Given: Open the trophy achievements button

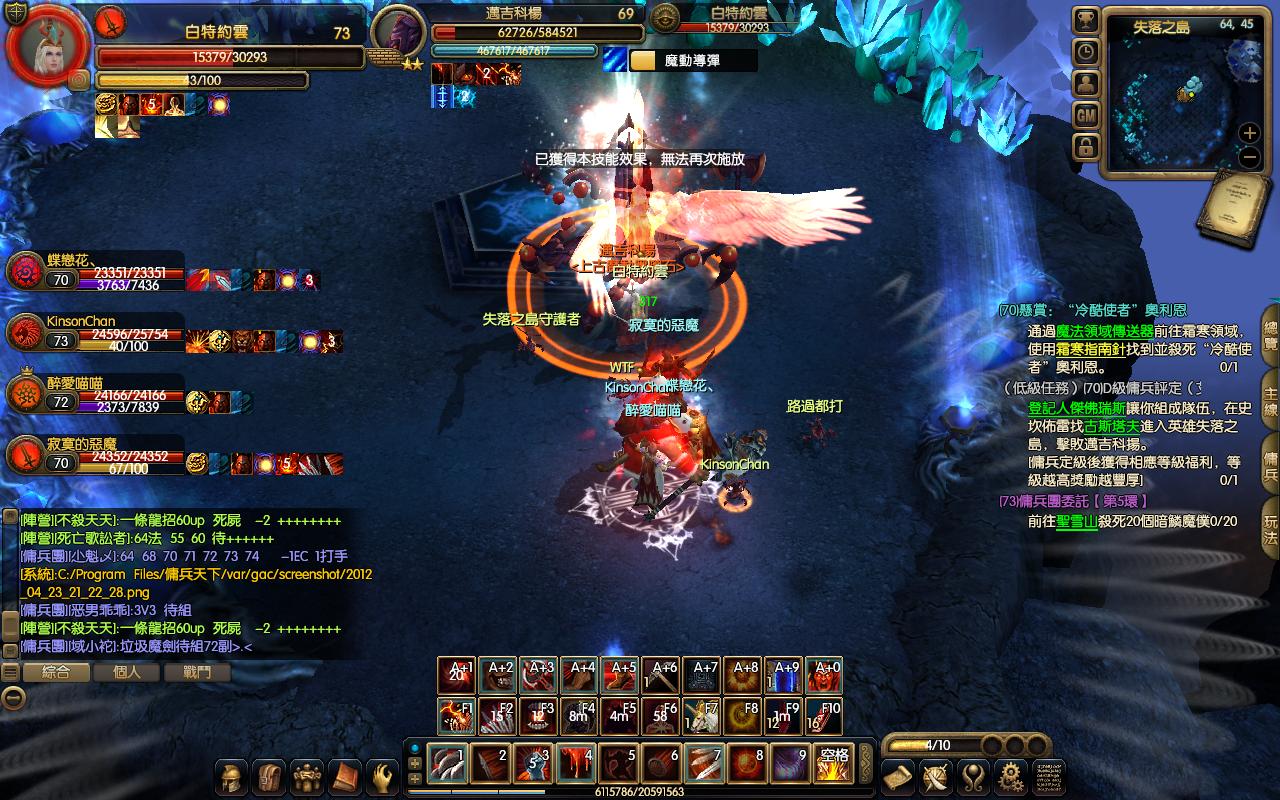Looking at the screenshot, I should [x=1086, y=20].
